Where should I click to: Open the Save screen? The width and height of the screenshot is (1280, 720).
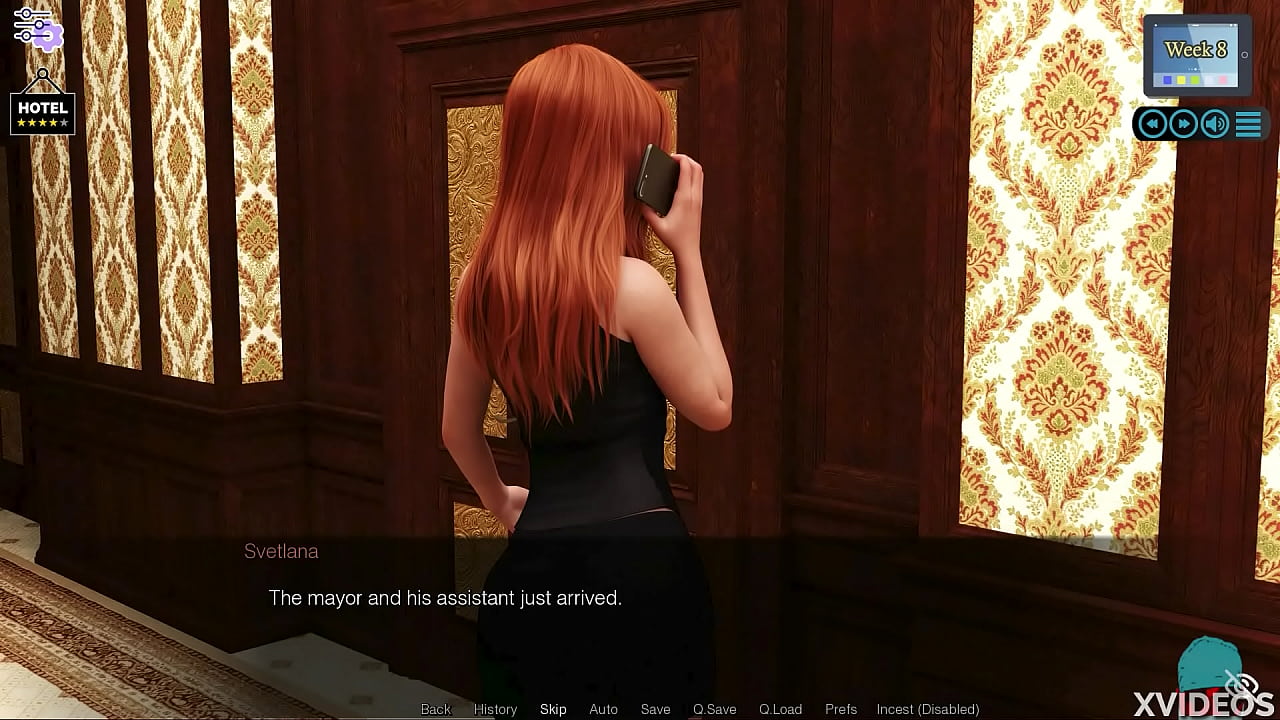655,709
